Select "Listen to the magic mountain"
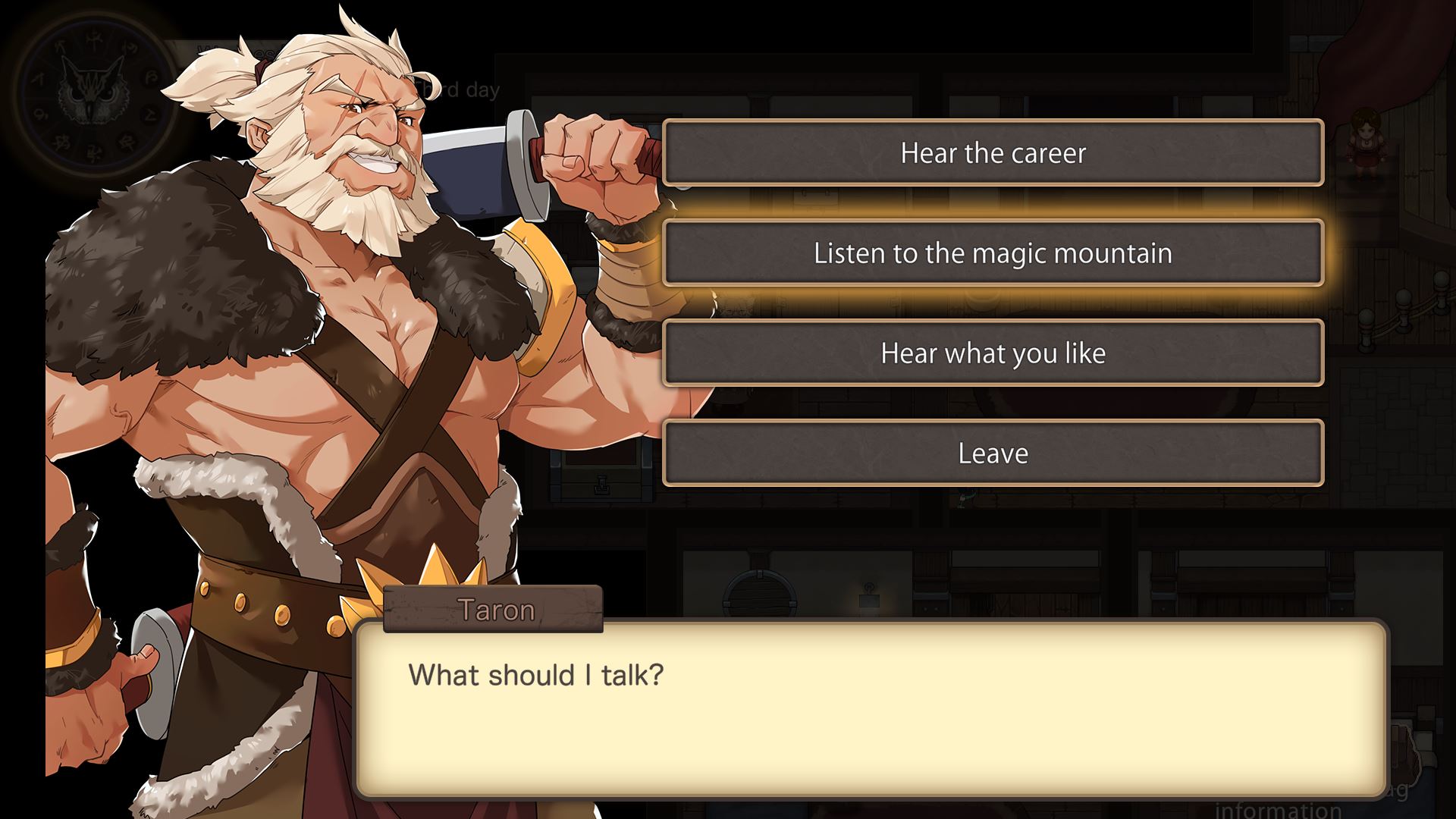Image resolution: width=1456 pixels, height=819 pixels. tap(993, 253)
